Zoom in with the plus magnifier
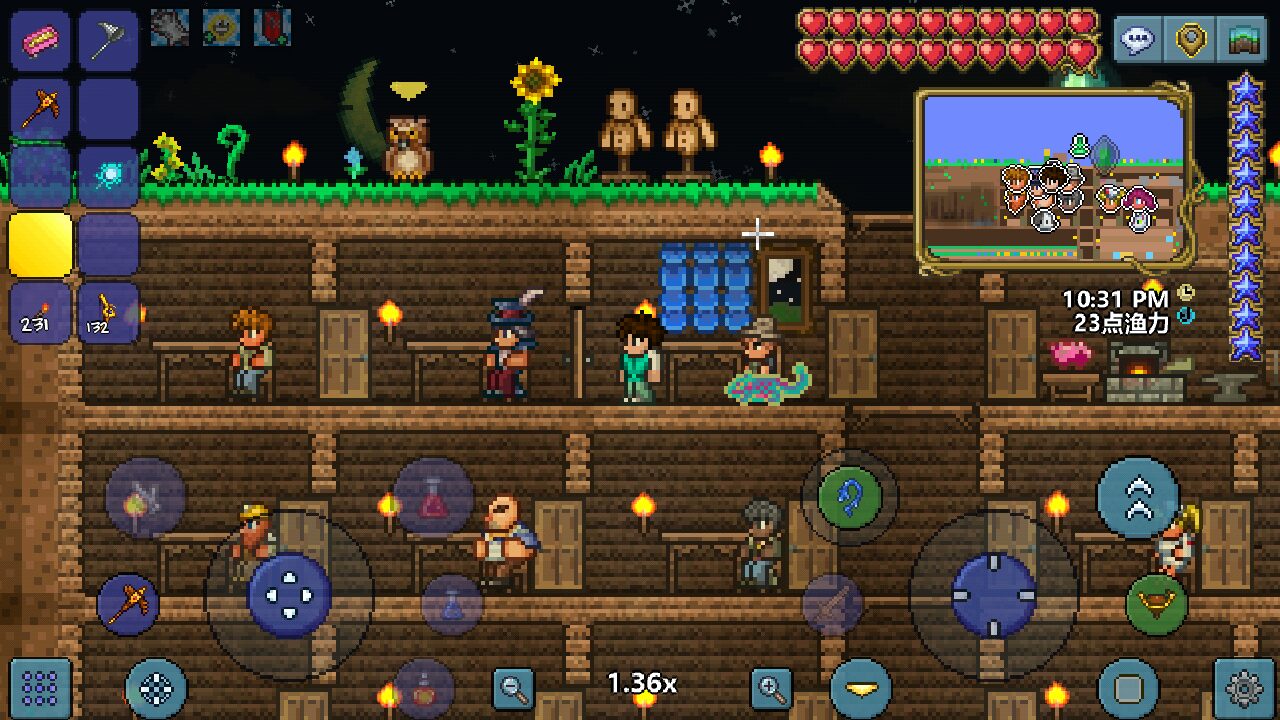The height and width of the screenshot is (720, 1280). (772, 687)
